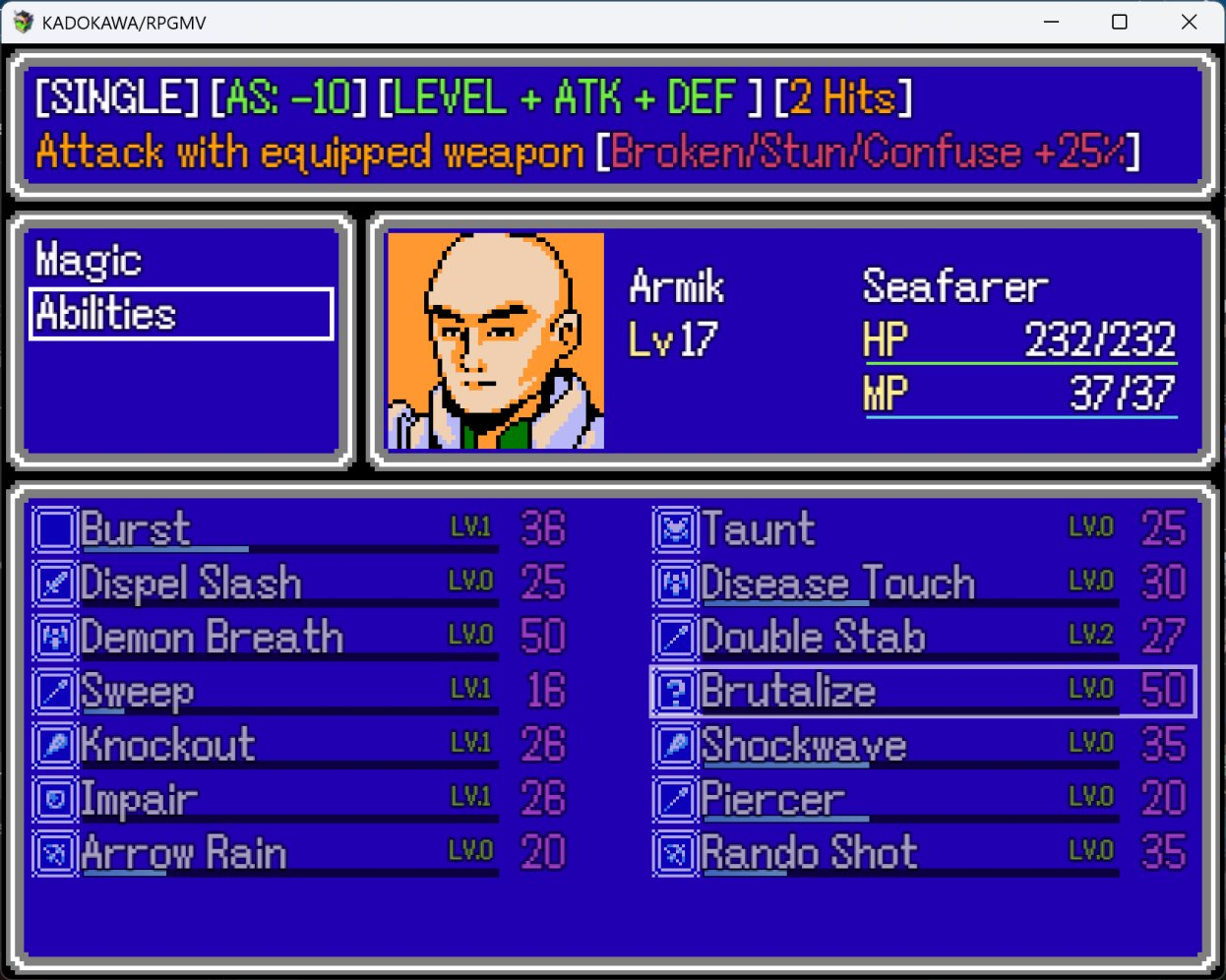This screenshot has height=980, width=1226.
Task: Choose Demon Breath from the list
Action: coord(266,637)
